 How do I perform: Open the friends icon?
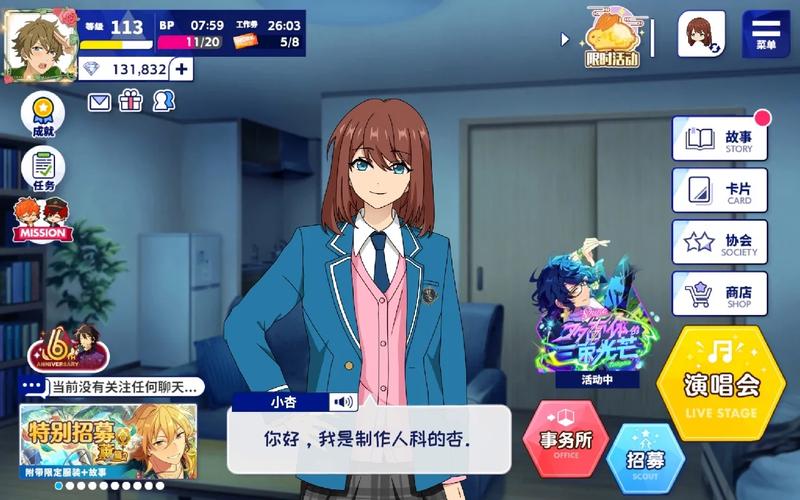164,101
